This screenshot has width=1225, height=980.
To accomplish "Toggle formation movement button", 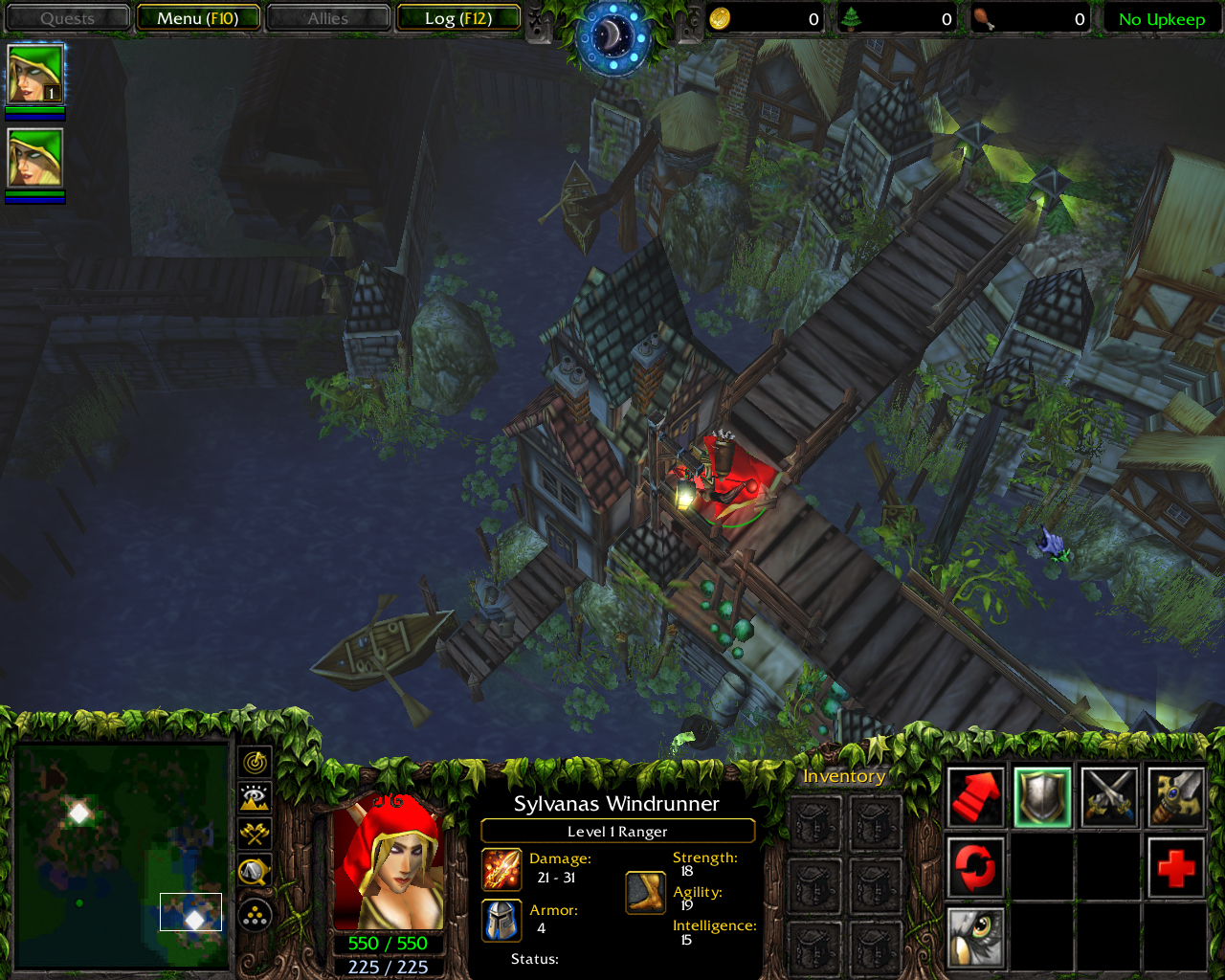I will pyautogui.click(x=255, y=916).
